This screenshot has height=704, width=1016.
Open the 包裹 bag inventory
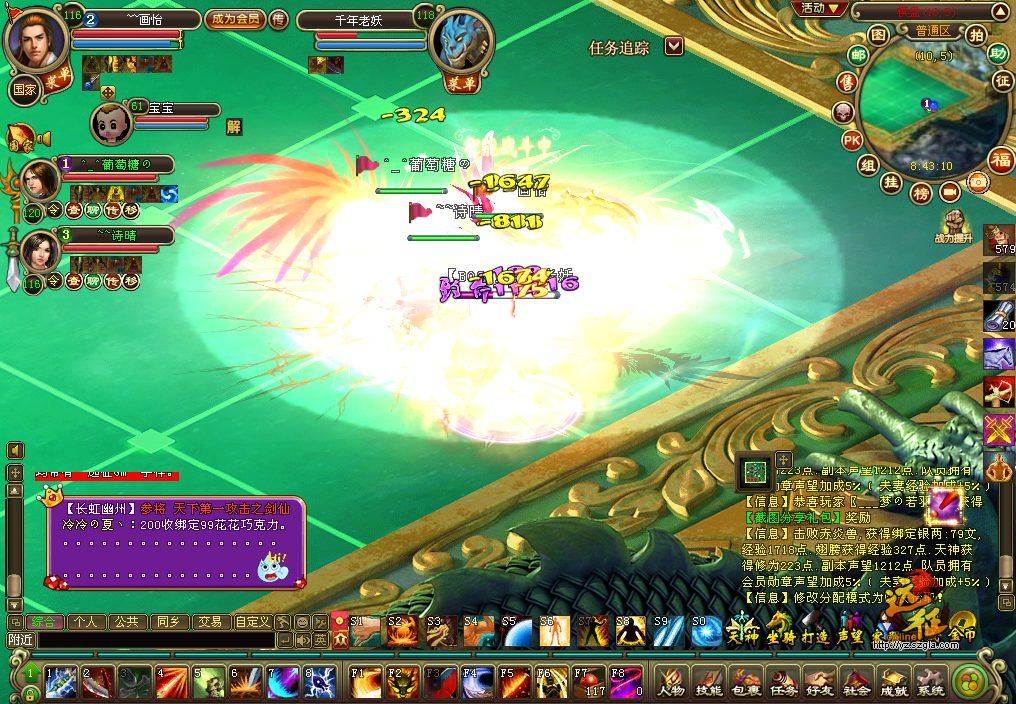point(746,681)
